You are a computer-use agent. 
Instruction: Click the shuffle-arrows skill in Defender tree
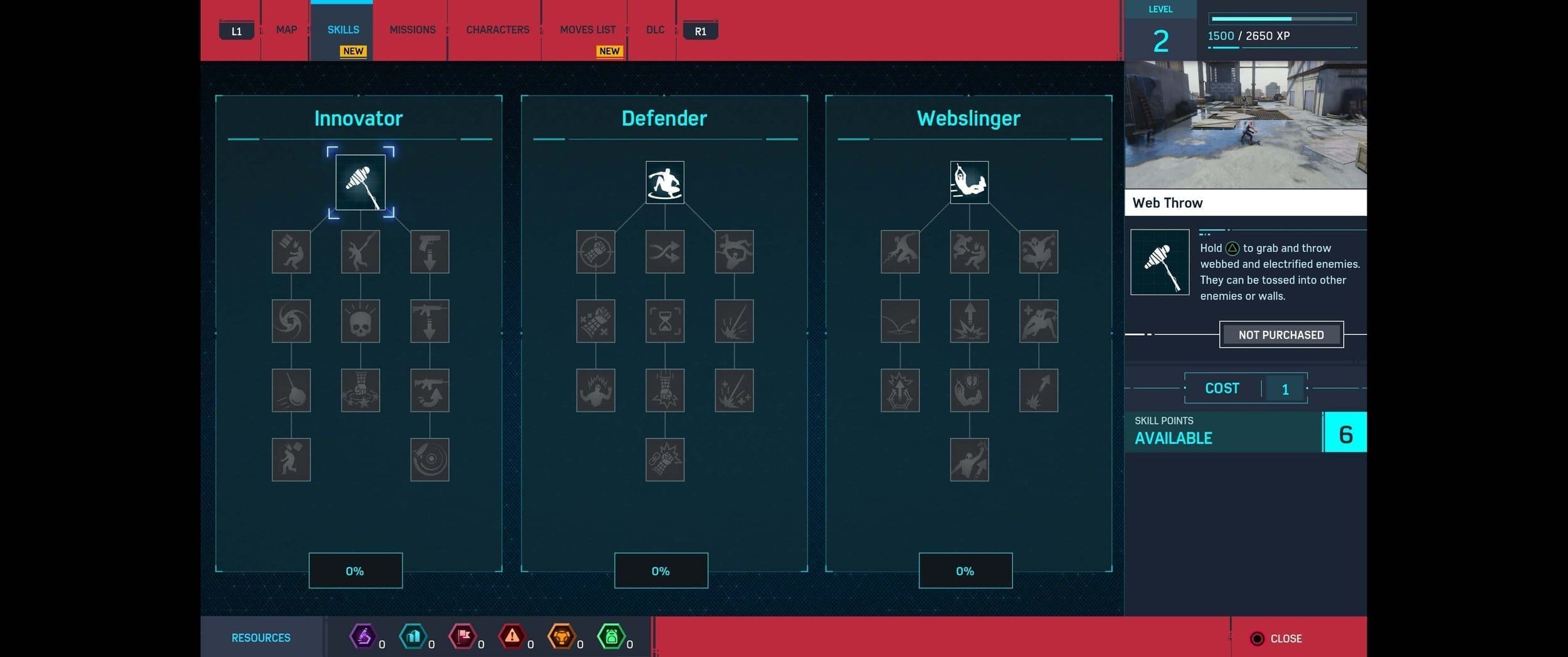(x=665, y=252)
